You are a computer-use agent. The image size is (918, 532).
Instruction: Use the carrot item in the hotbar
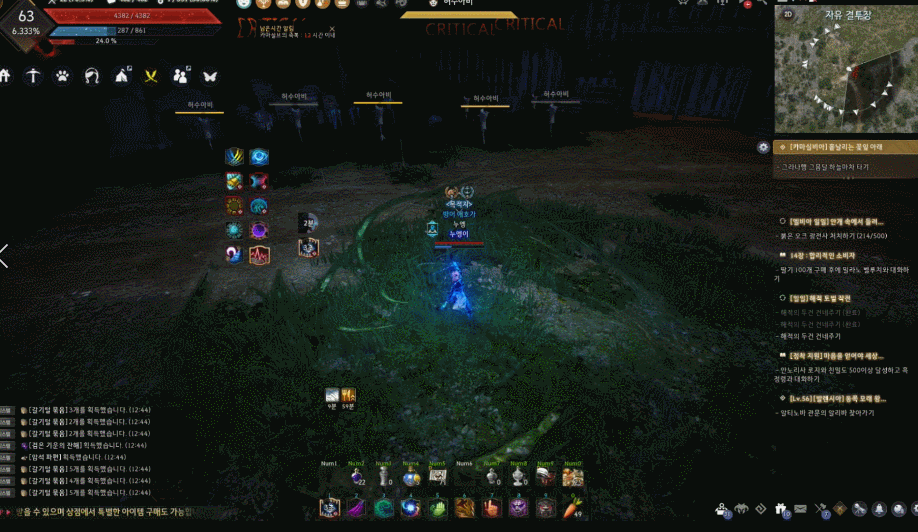572,508
